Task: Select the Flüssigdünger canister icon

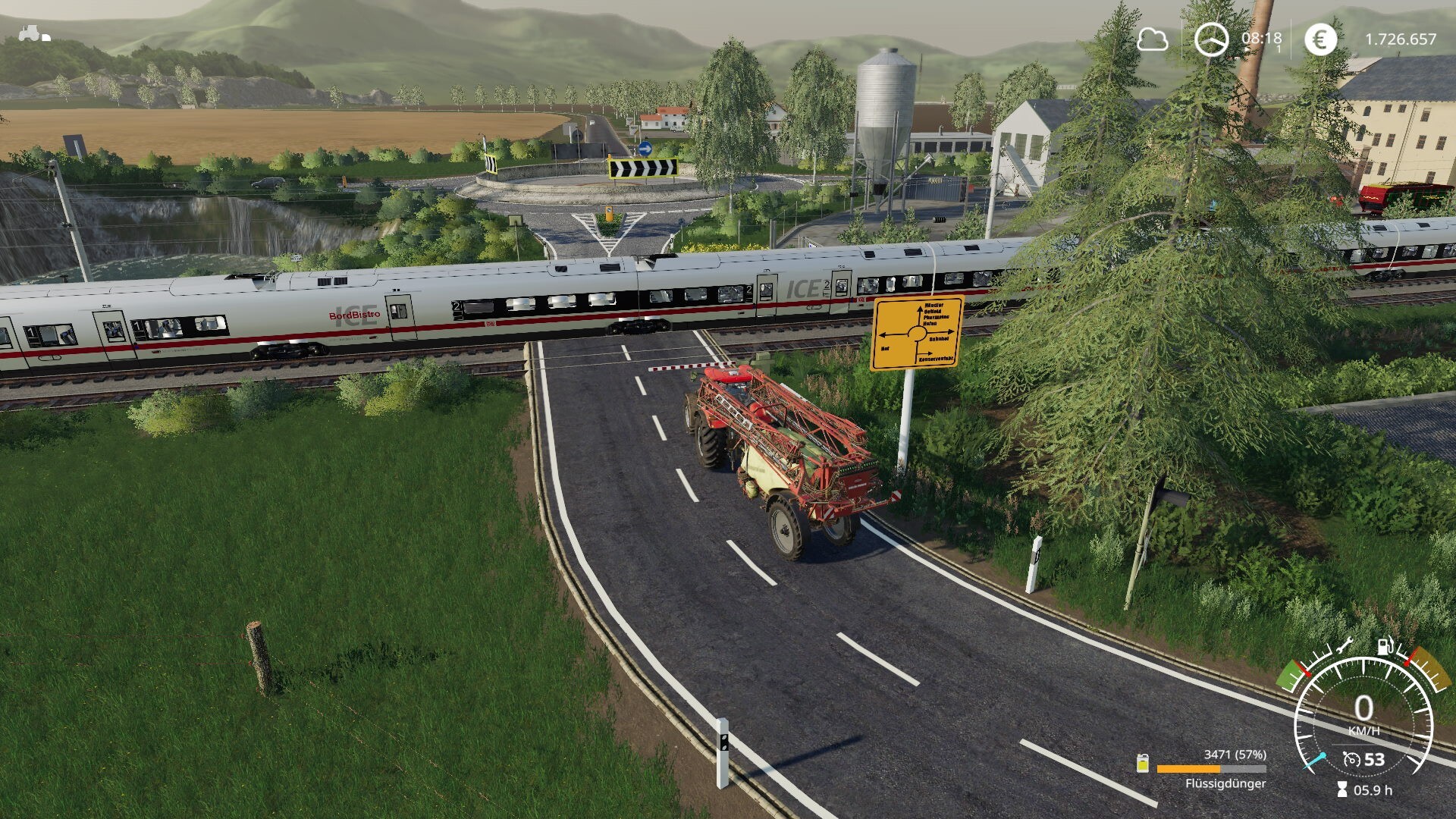Action: click(x=1143, y=764)
